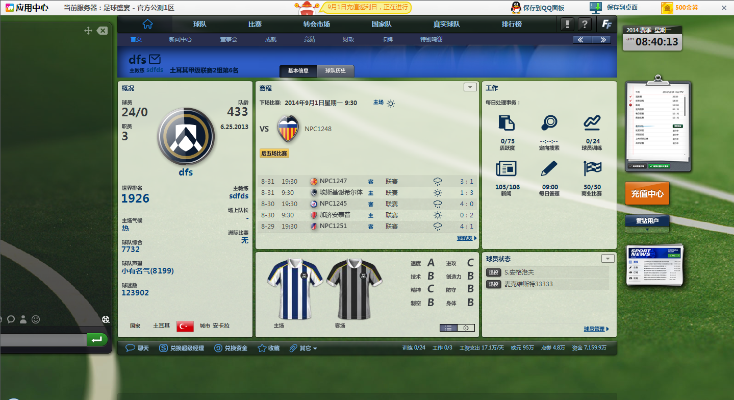Open the magnifying glass scouting task icon

pos(548,124)
